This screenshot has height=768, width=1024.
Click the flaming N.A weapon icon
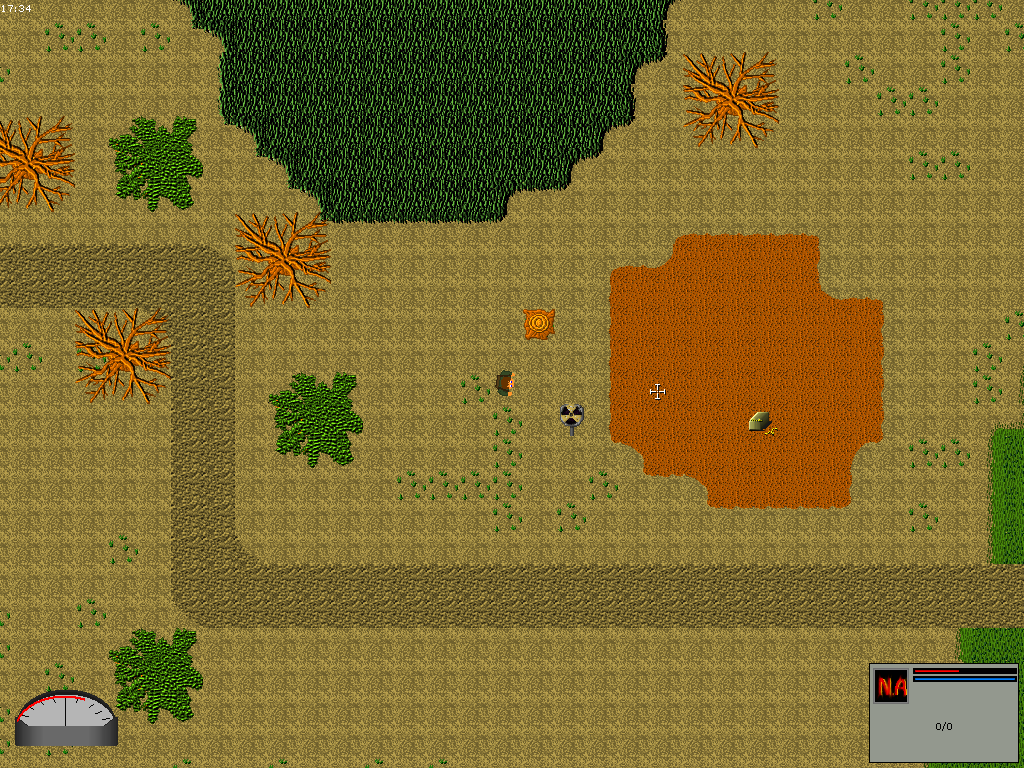tap(890, 687)
